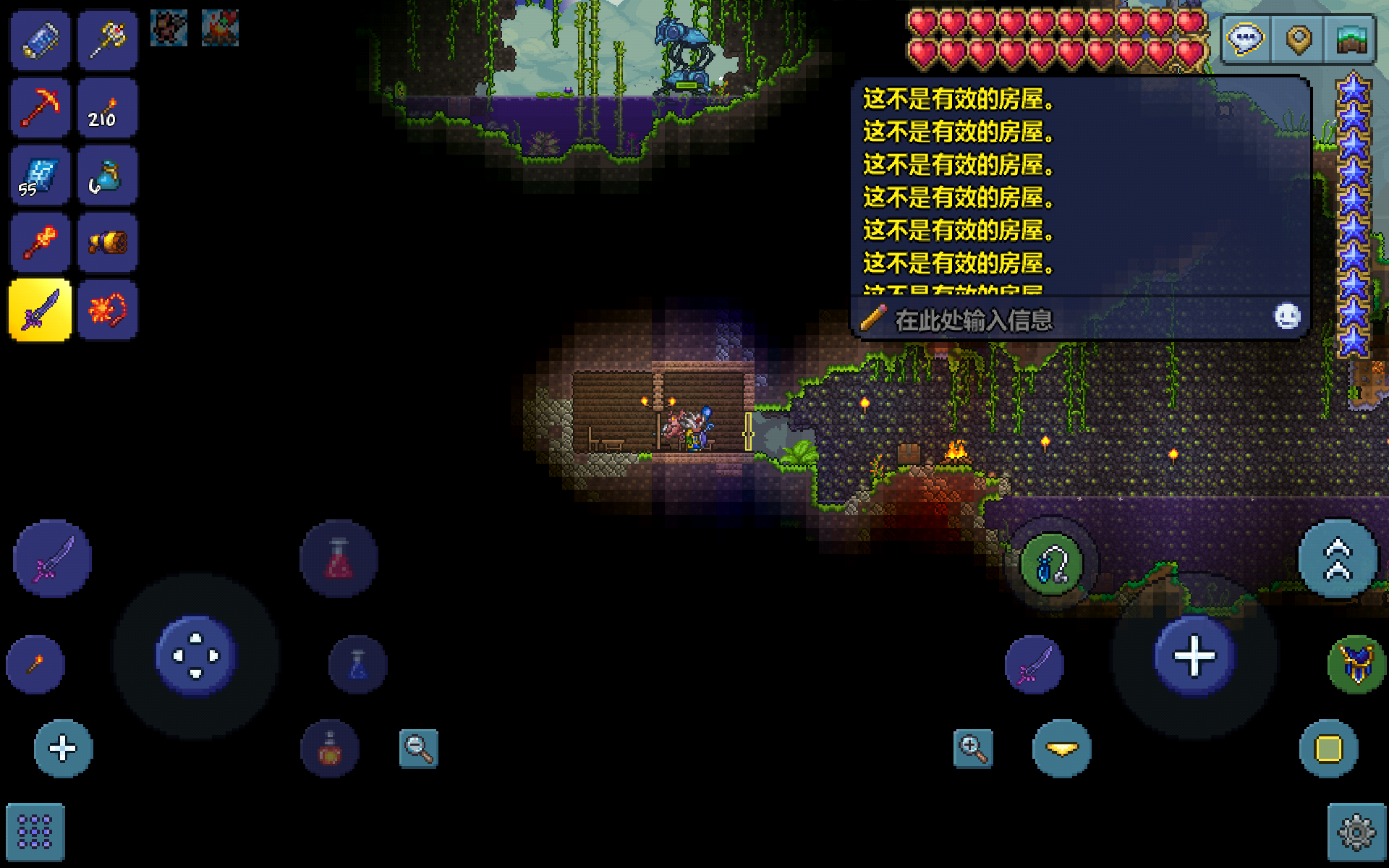Open the emoji picker in chat

(x=1287, y=317)
